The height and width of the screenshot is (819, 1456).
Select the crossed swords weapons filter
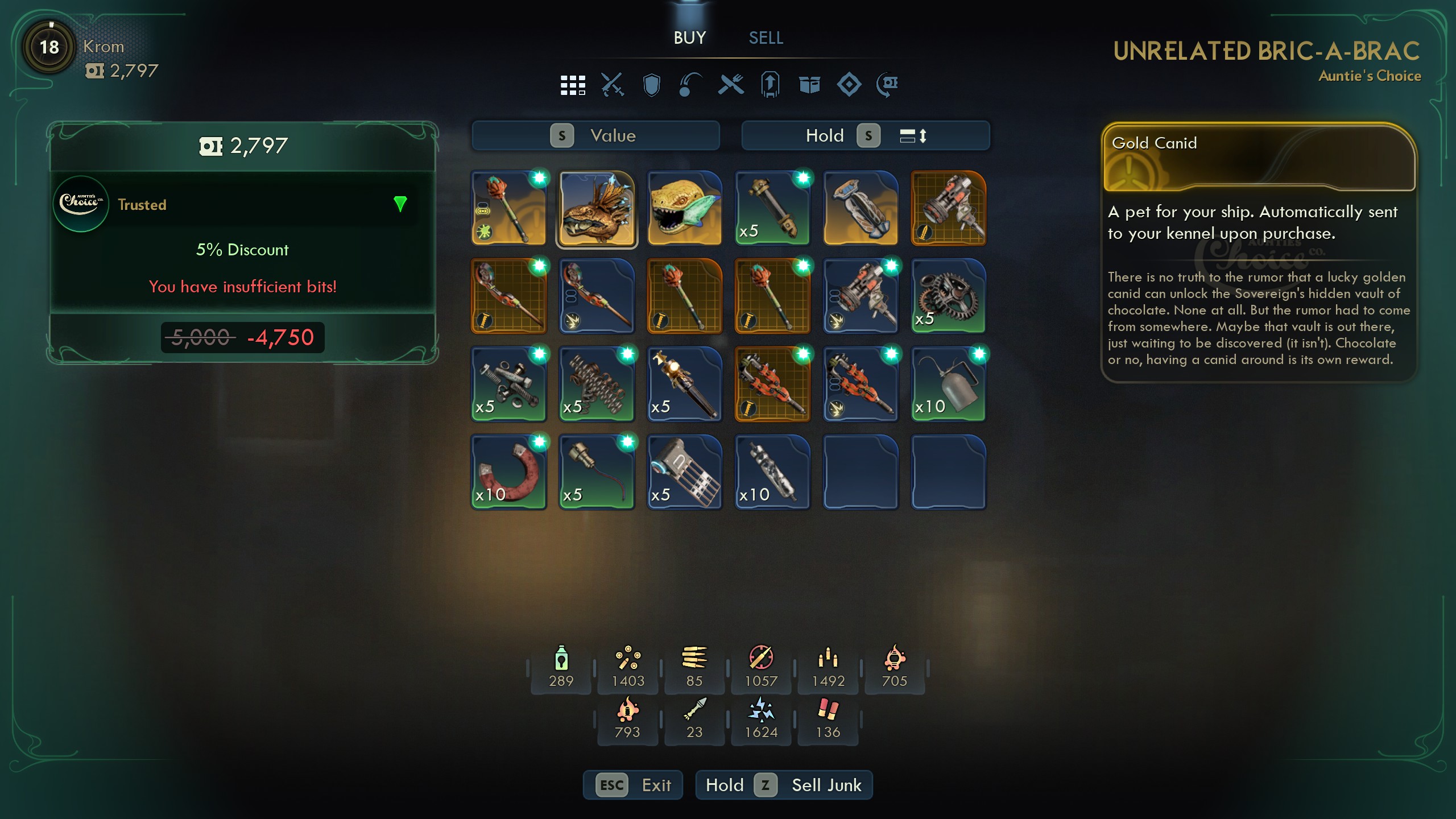pos(613,84)
